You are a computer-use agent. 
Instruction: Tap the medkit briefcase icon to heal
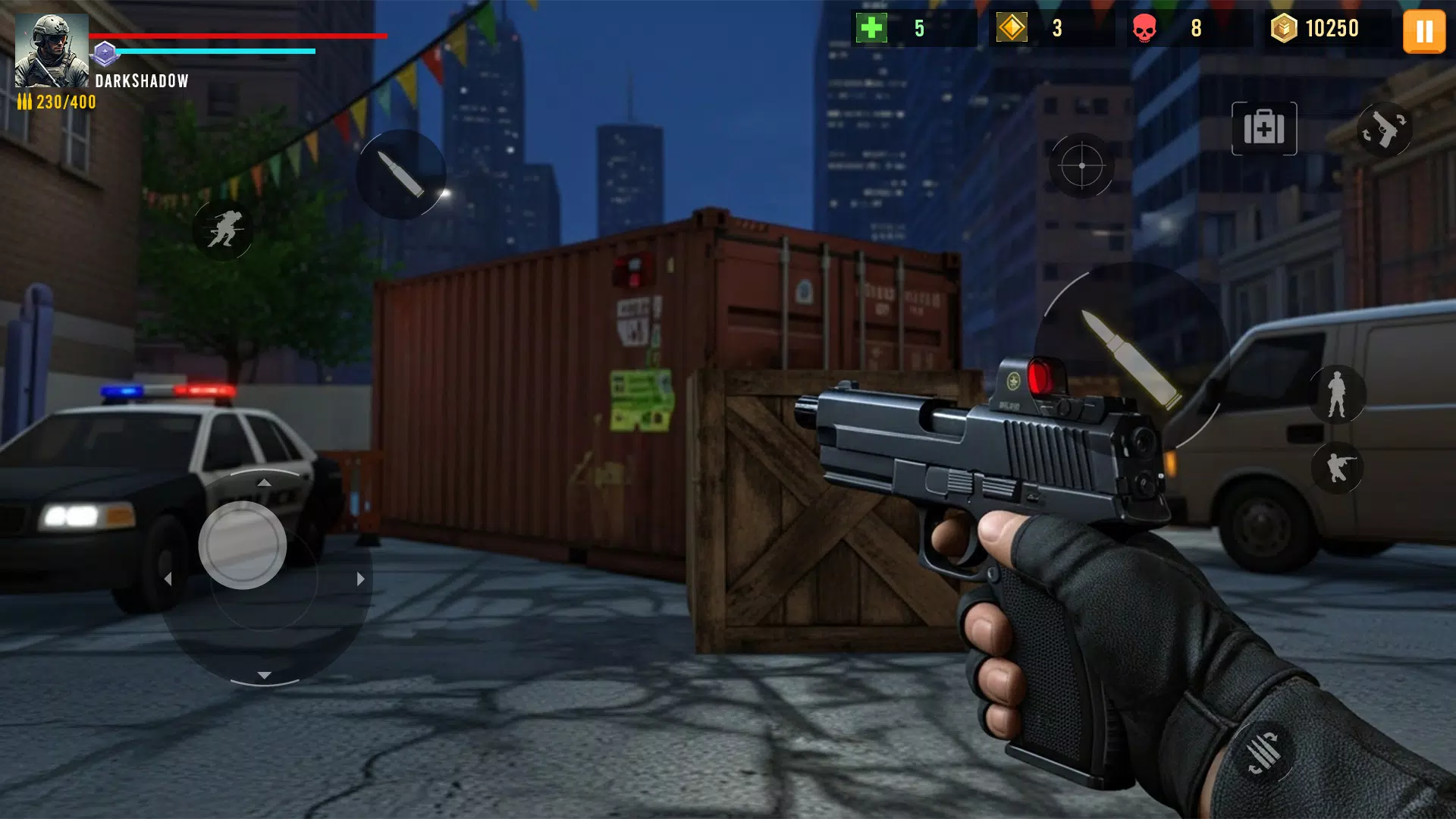[1263, 129]
